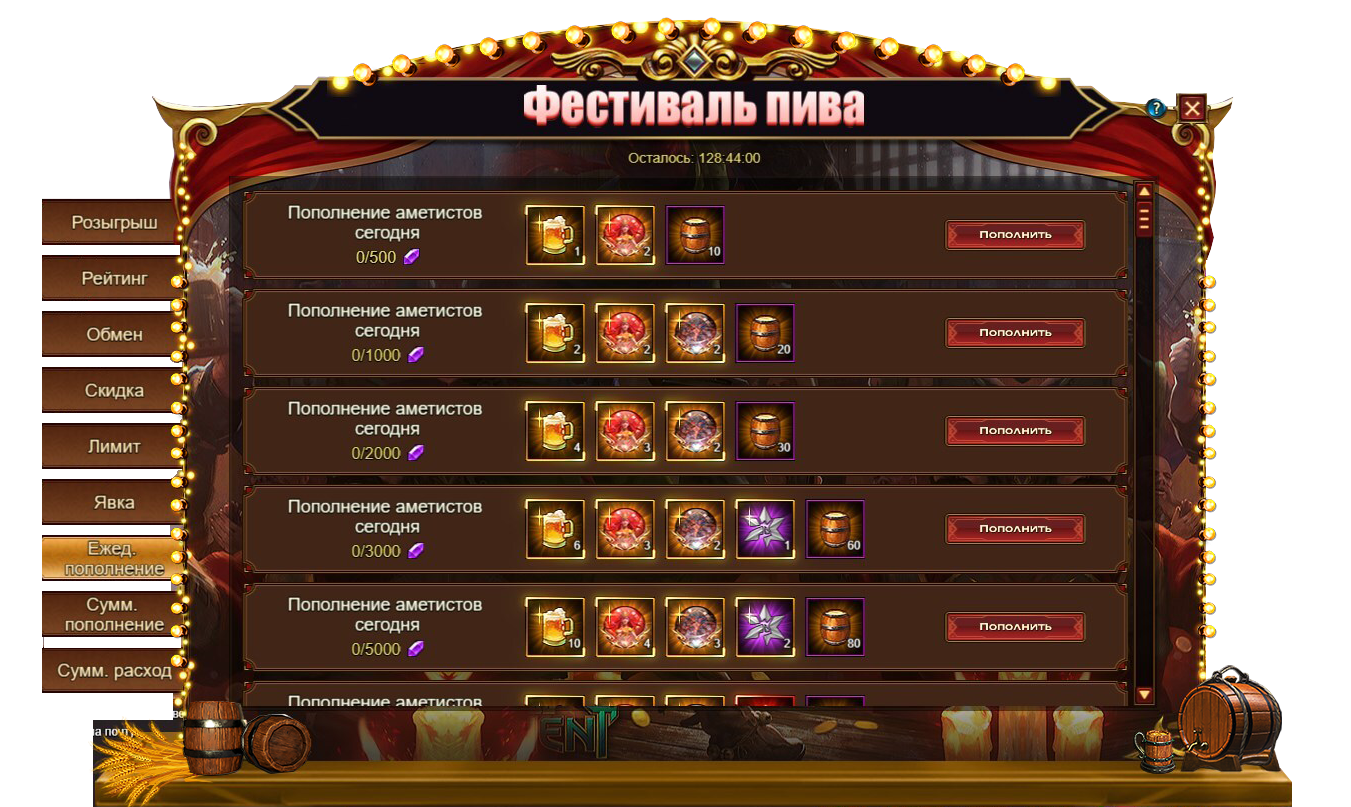Screen dimensions: 1351x807
Task: Click Пополнить for the 0/5000 amethyst tier
Action: 1015,627
